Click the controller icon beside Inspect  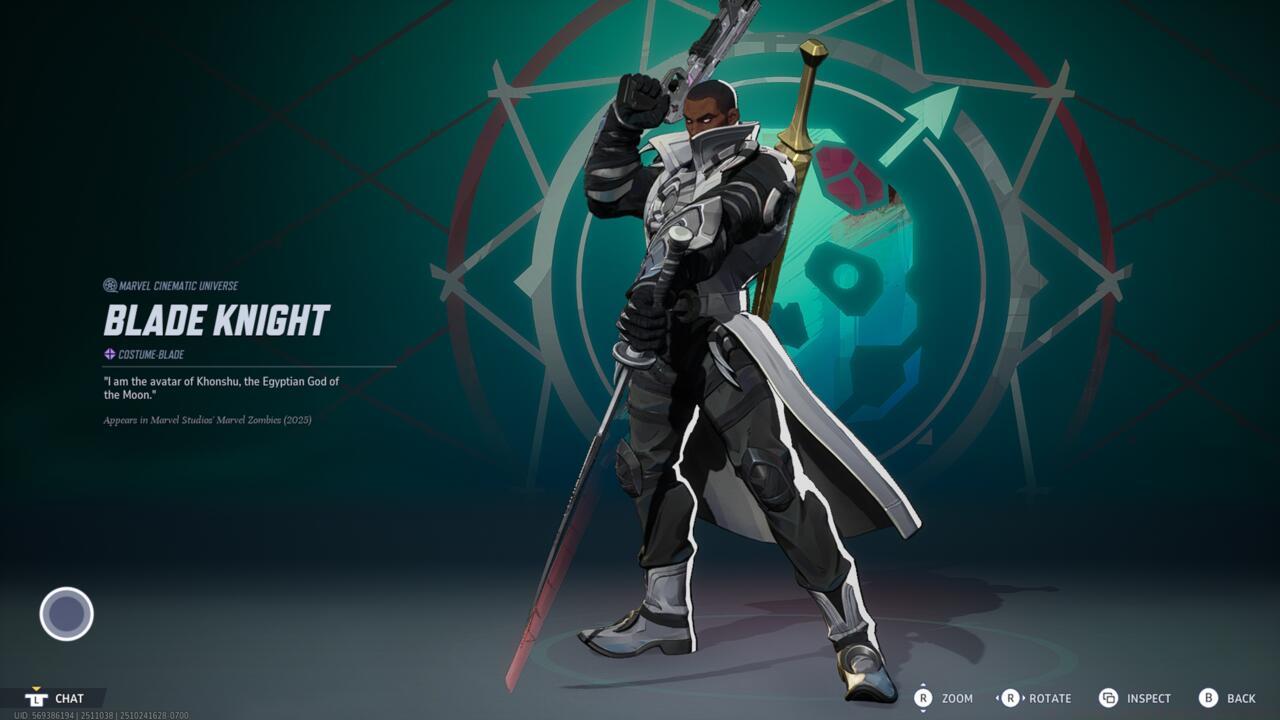(x=1110, y=698)
